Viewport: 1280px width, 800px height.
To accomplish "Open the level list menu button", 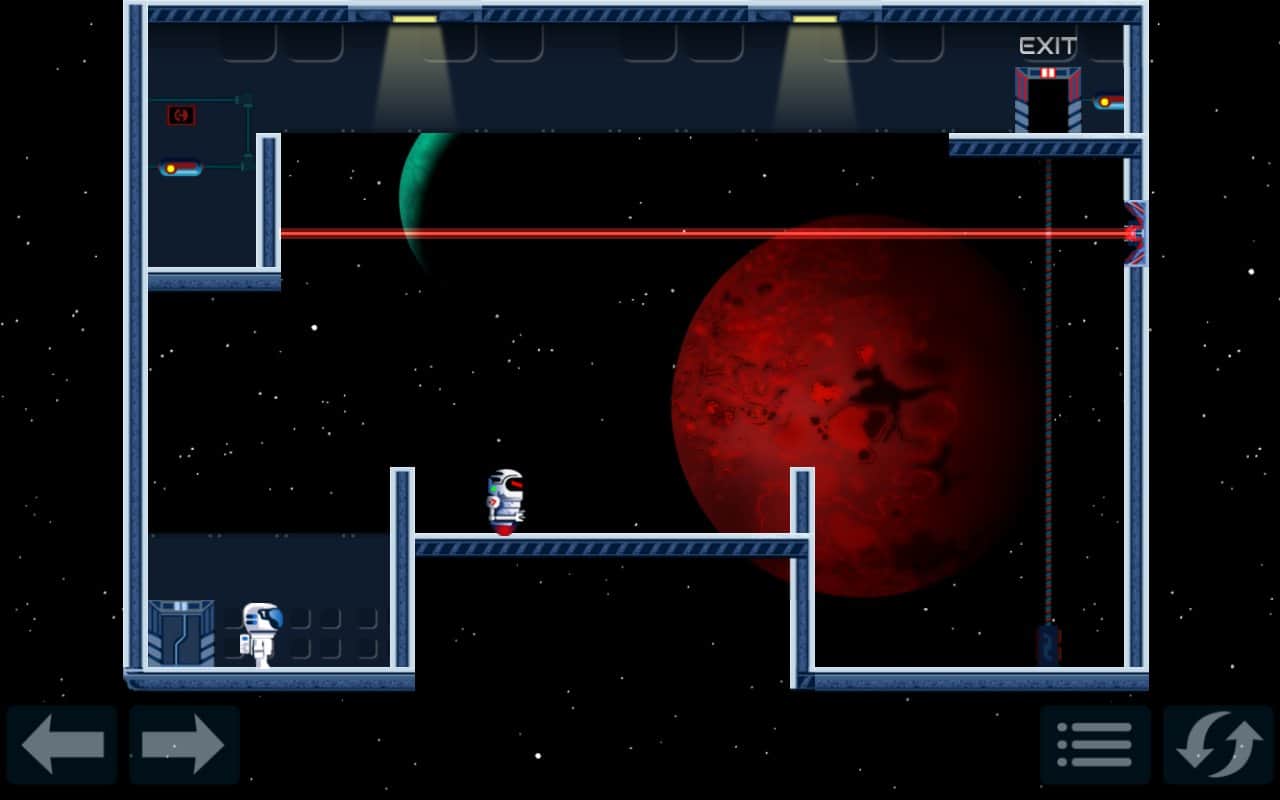I will pyautogui.click(x=1095, y=745).
